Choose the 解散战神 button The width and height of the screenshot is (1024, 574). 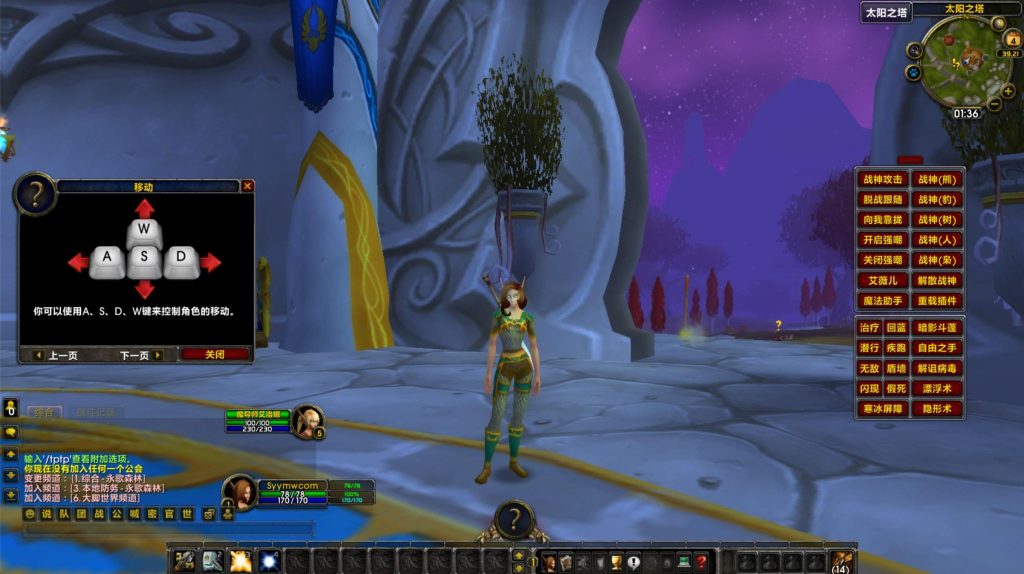[937, 281]
